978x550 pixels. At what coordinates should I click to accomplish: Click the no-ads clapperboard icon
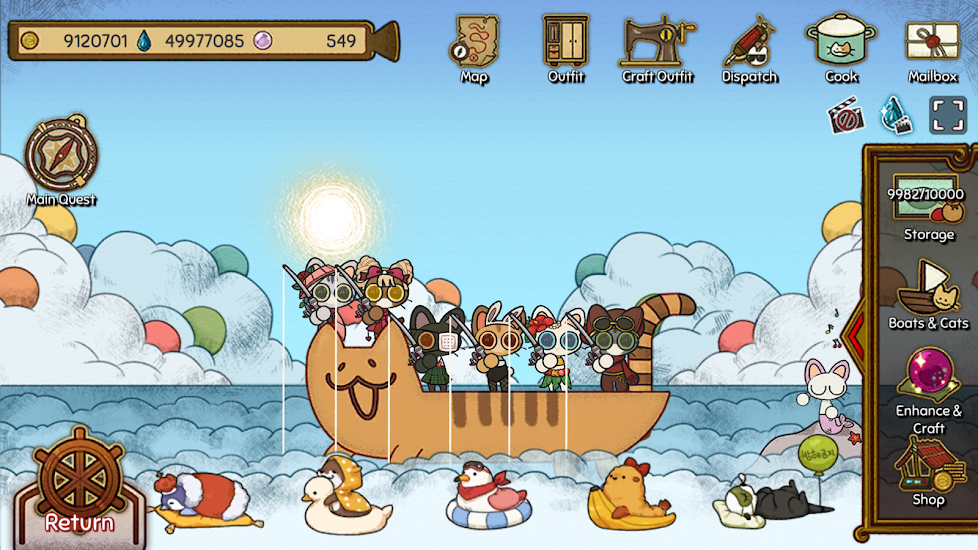coord(846,116)
